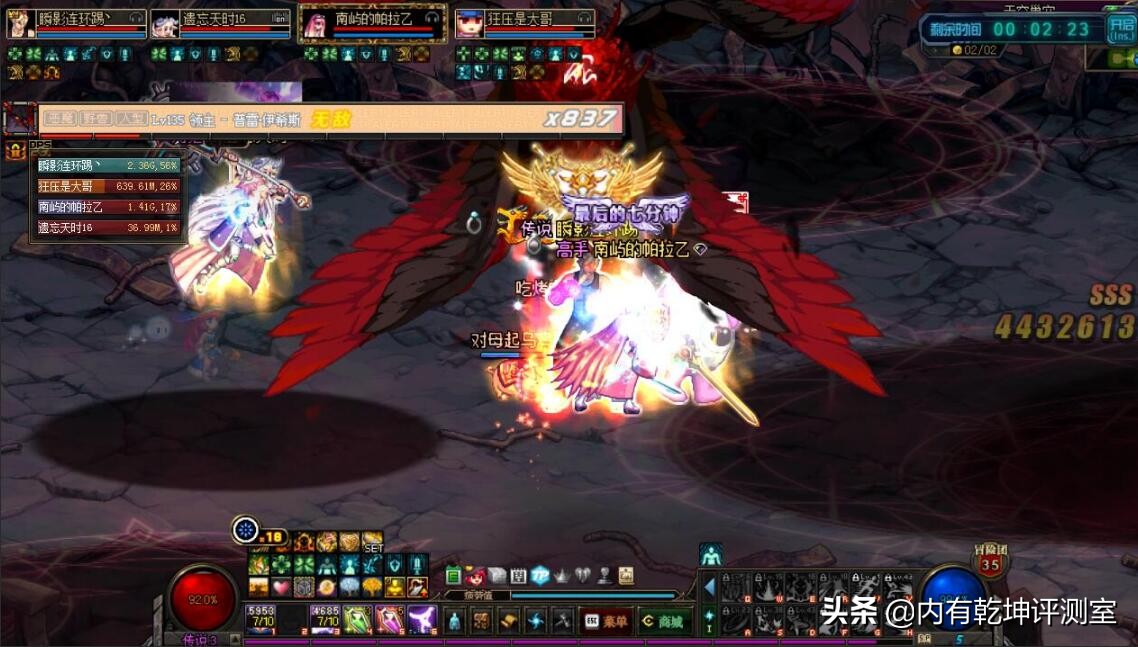Click the skill bar left arrow
Image resolution: width=1138 pixels, height=647 pixels.
click(x=709, y=587)
